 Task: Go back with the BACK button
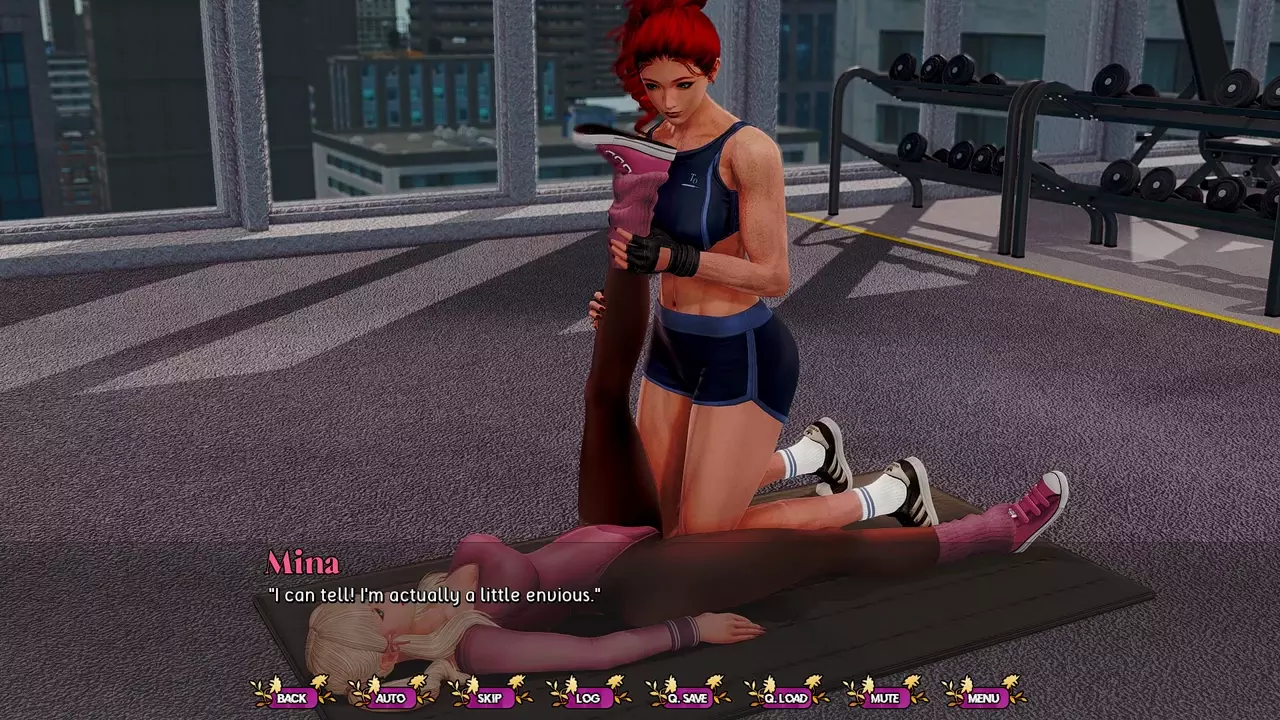click(x=292, y=698)
